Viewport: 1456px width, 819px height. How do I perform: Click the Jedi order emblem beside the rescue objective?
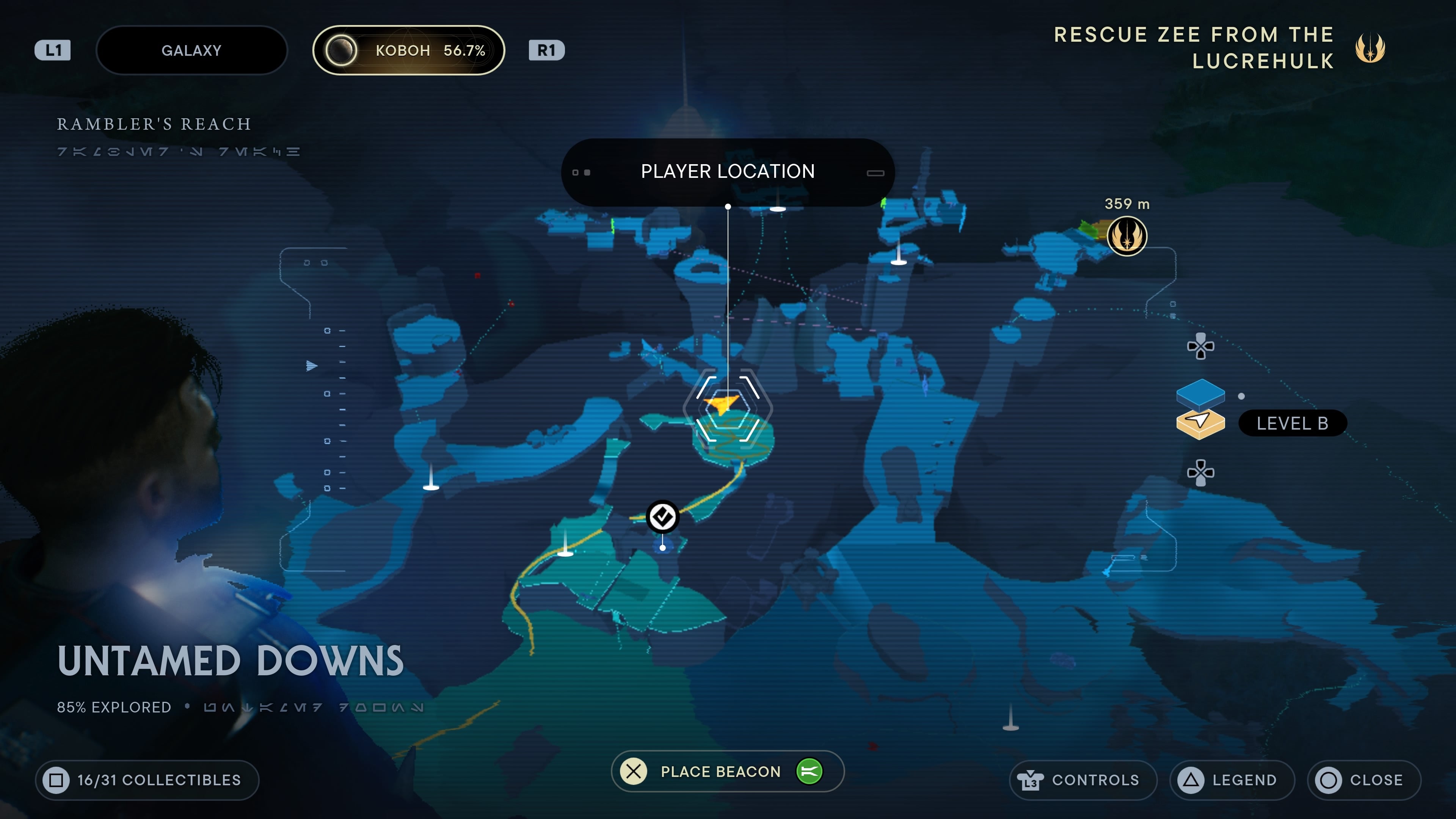pyautogui.click(x=1370, y=49)
